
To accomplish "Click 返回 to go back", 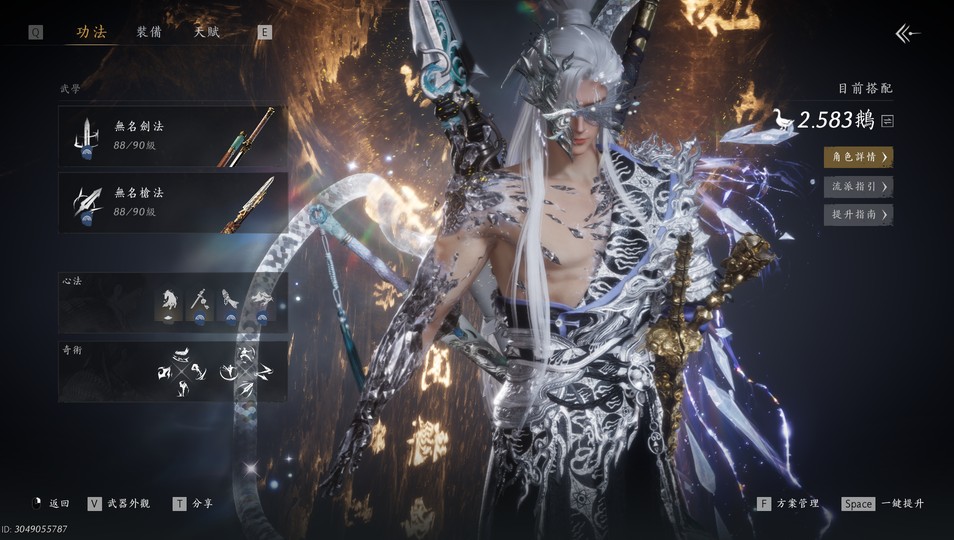I will (52, 504).
